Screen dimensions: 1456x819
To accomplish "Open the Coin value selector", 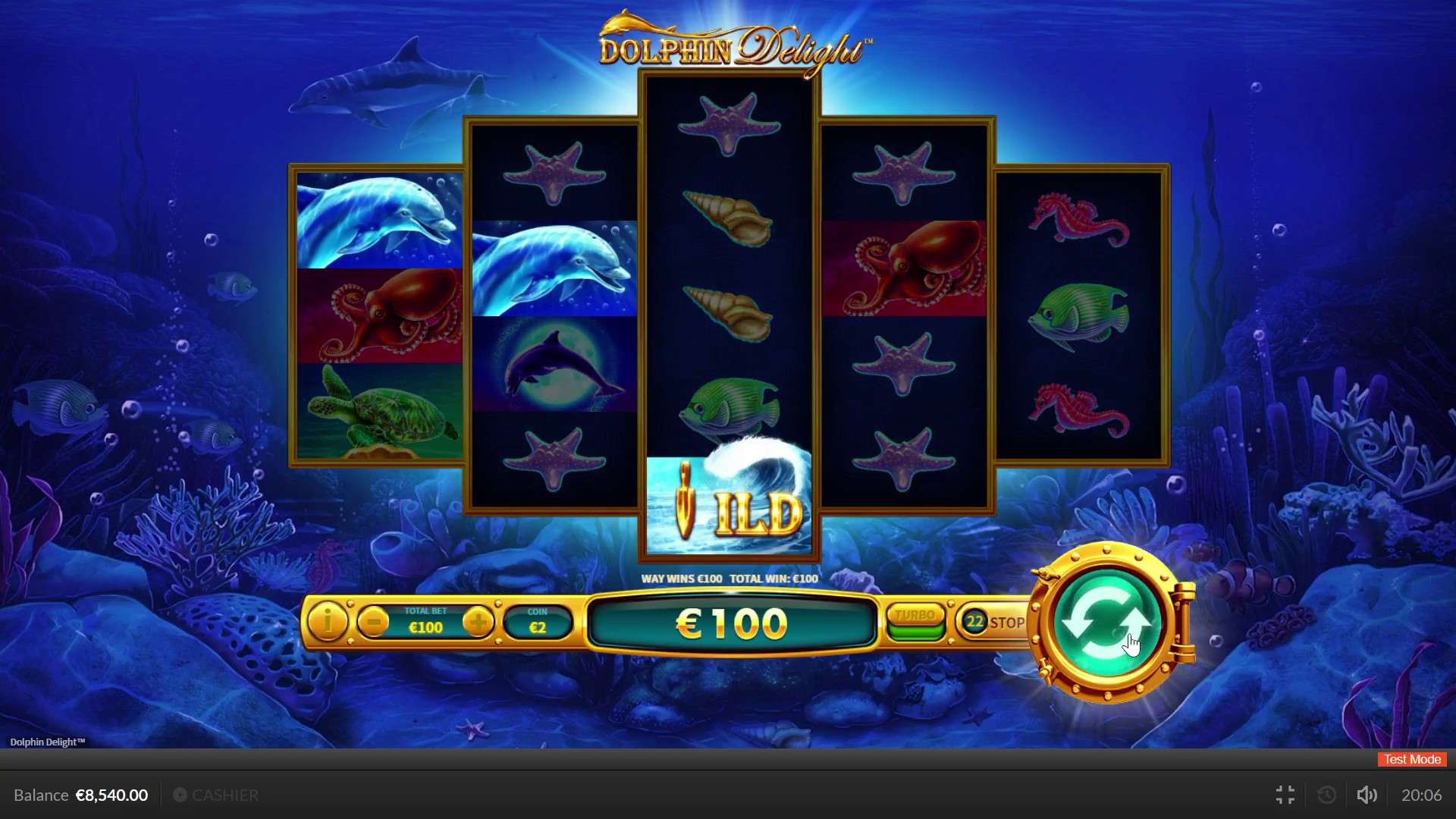I will pos(538,622).
